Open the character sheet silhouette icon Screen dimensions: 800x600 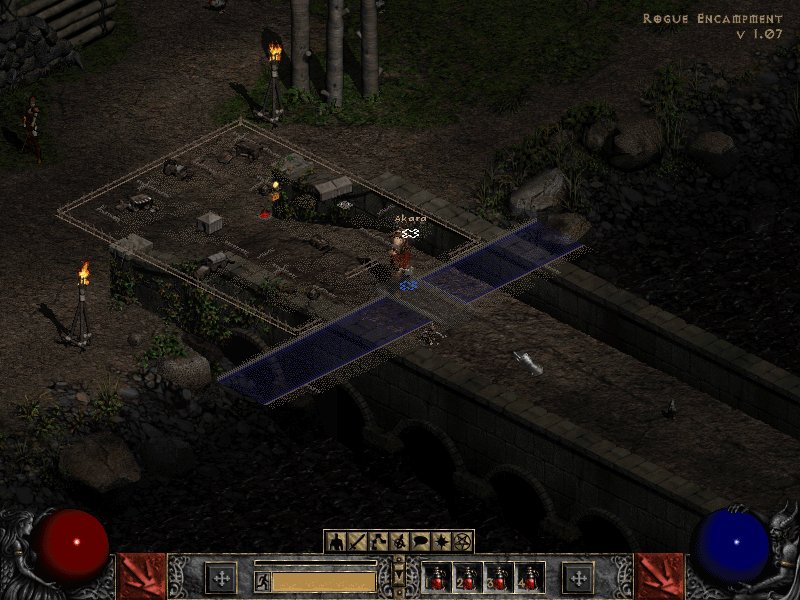(x=335, y=542)
